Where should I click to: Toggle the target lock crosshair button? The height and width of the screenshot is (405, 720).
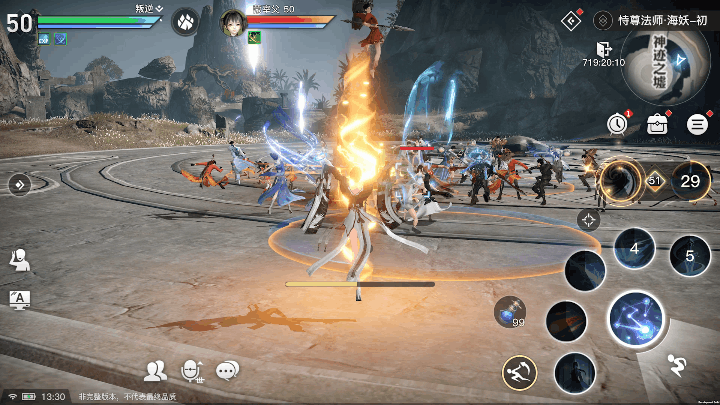tap(589, 220)
